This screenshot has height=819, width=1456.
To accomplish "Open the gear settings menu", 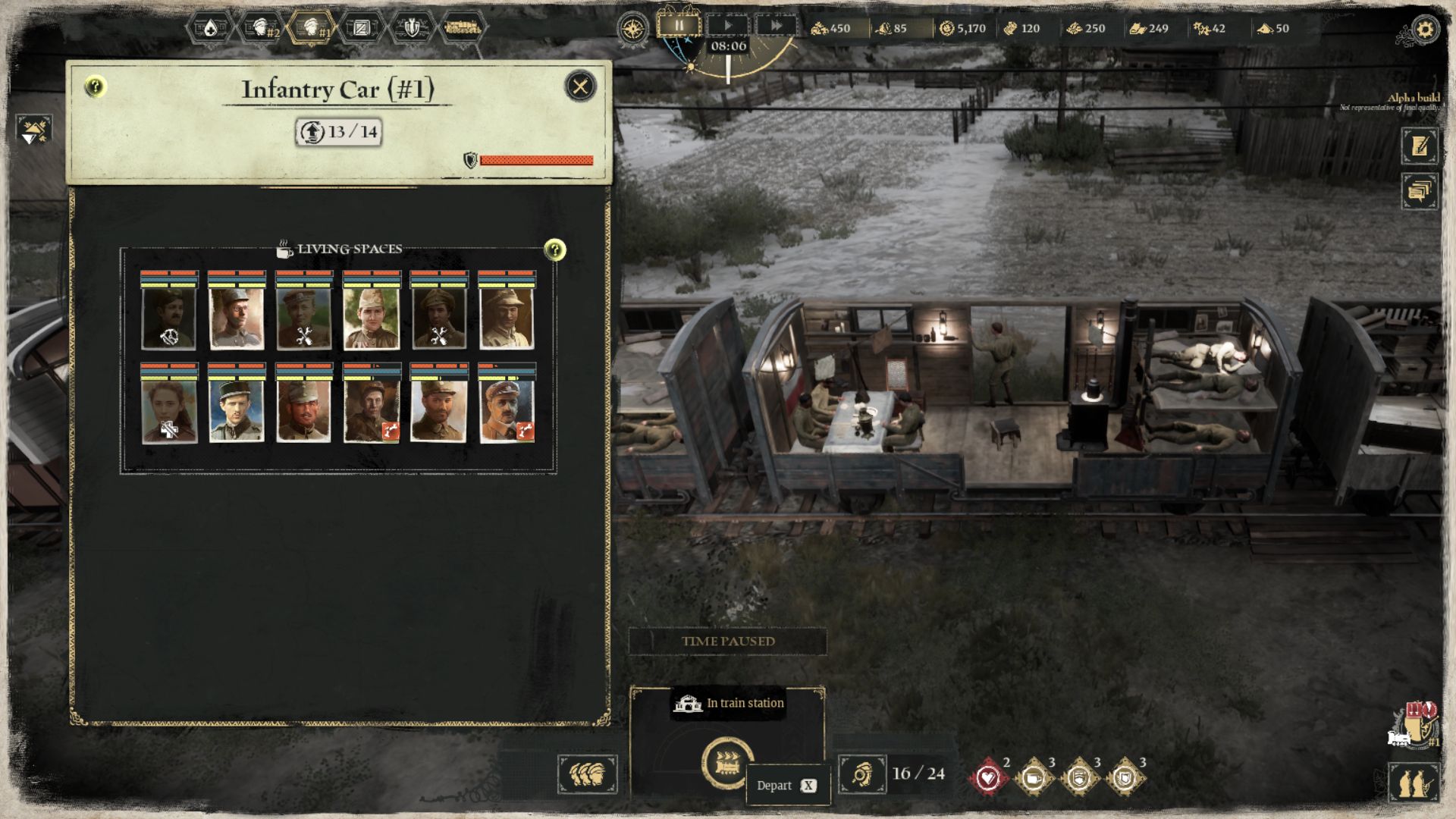I will click(x=1425, y=30).
